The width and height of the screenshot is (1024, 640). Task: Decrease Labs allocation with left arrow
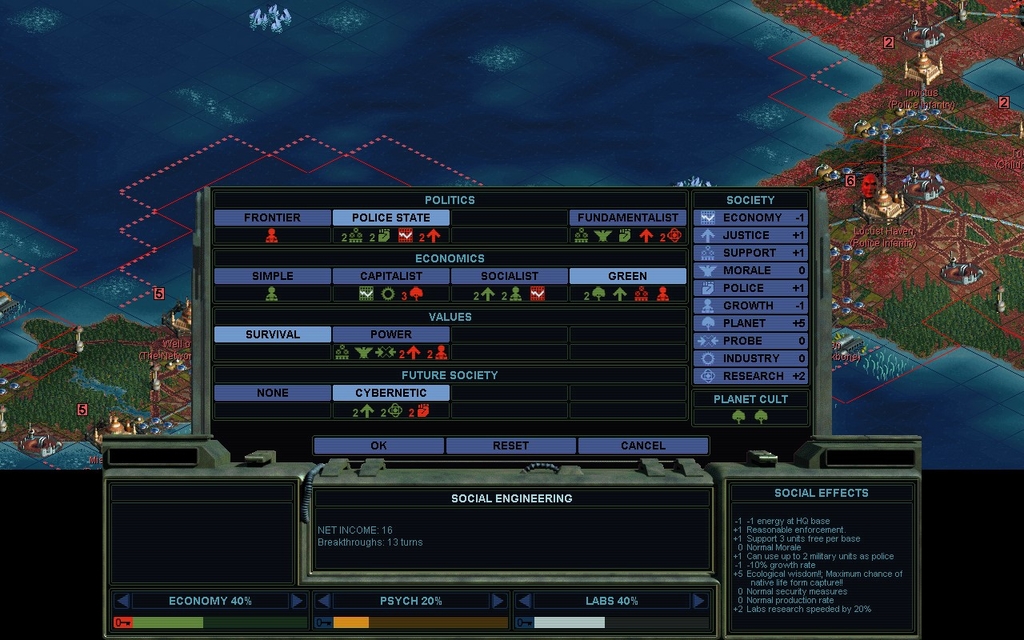[x=523, y=601]
